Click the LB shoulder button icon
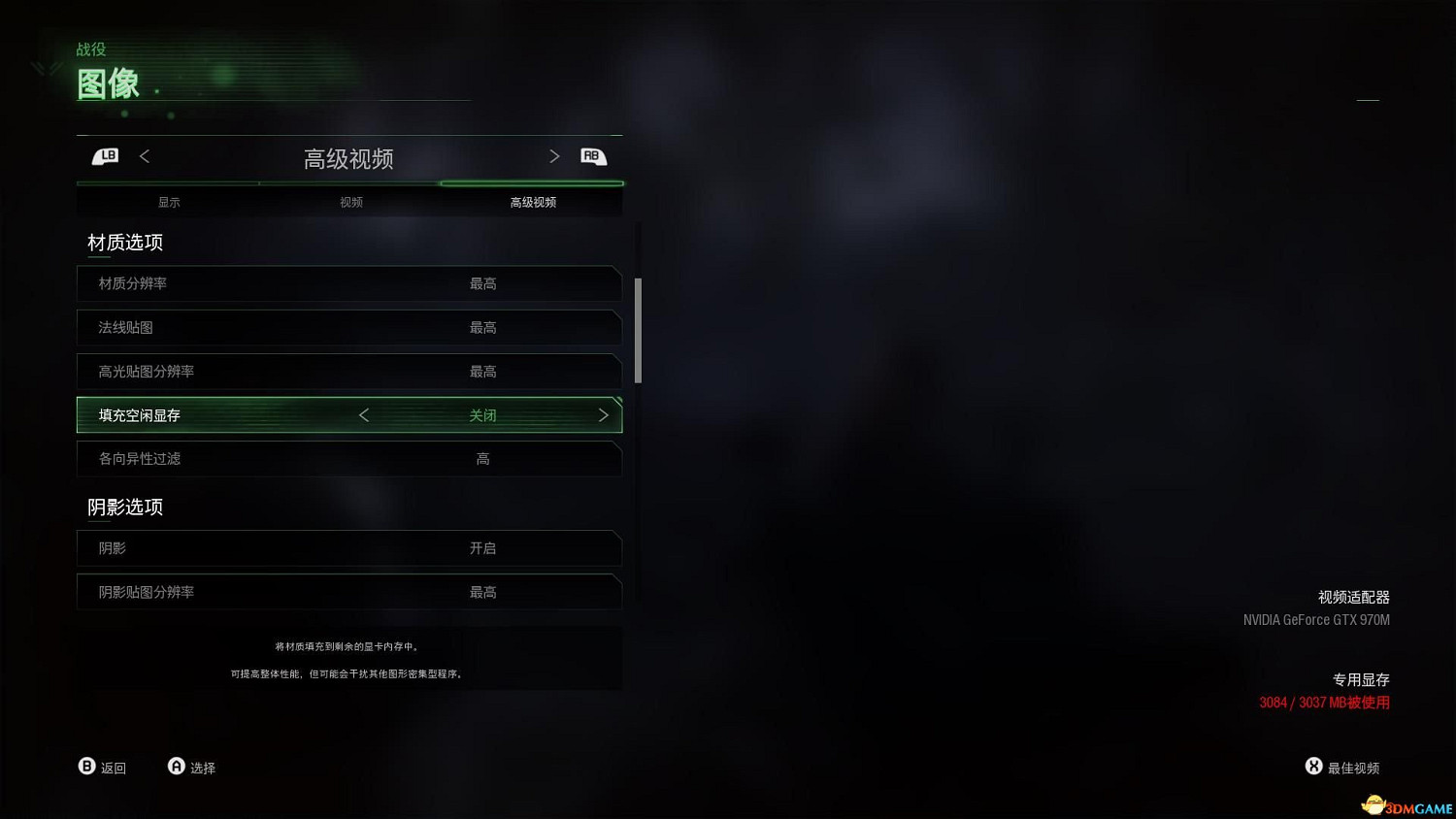Image resolution: width=1456 pixels, height=819 pixels. click(x=105, y=156)
